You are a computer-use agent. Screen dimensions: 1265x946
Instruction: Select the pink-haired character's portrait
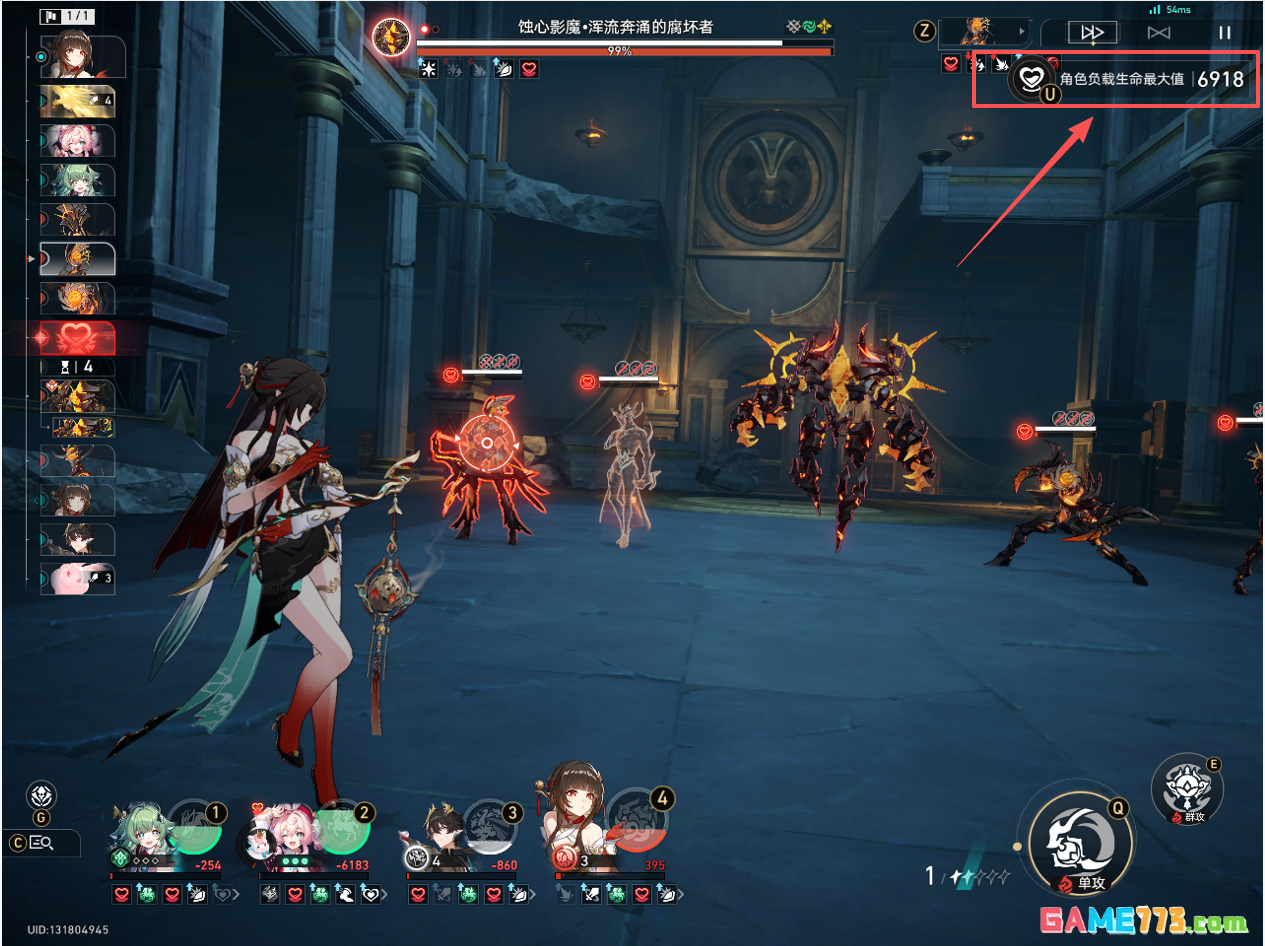pyautogui.click(x=282, y=835)
